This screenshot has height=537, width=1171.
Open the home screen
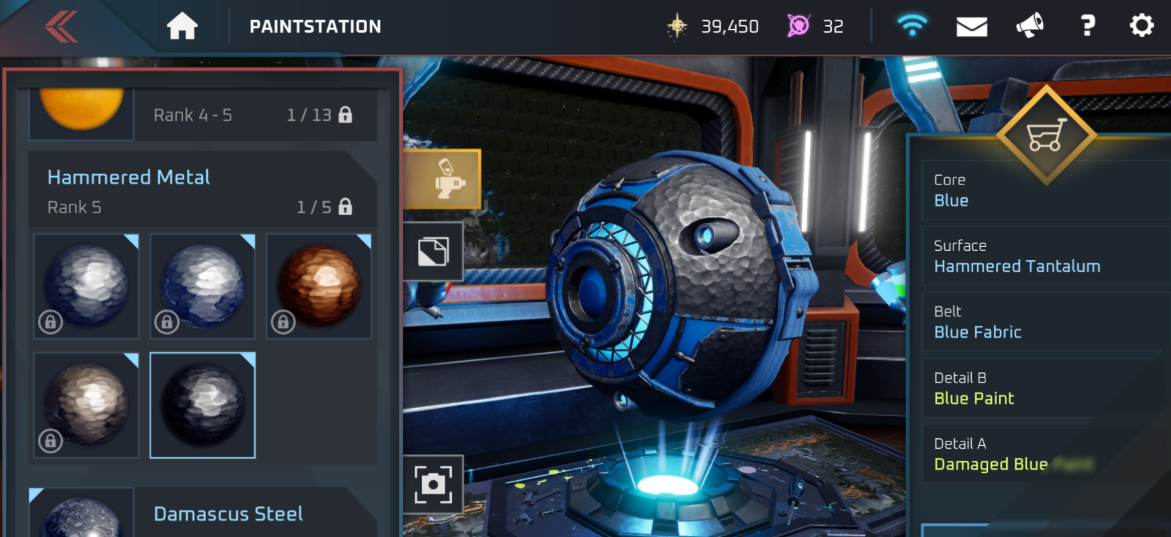182,27
